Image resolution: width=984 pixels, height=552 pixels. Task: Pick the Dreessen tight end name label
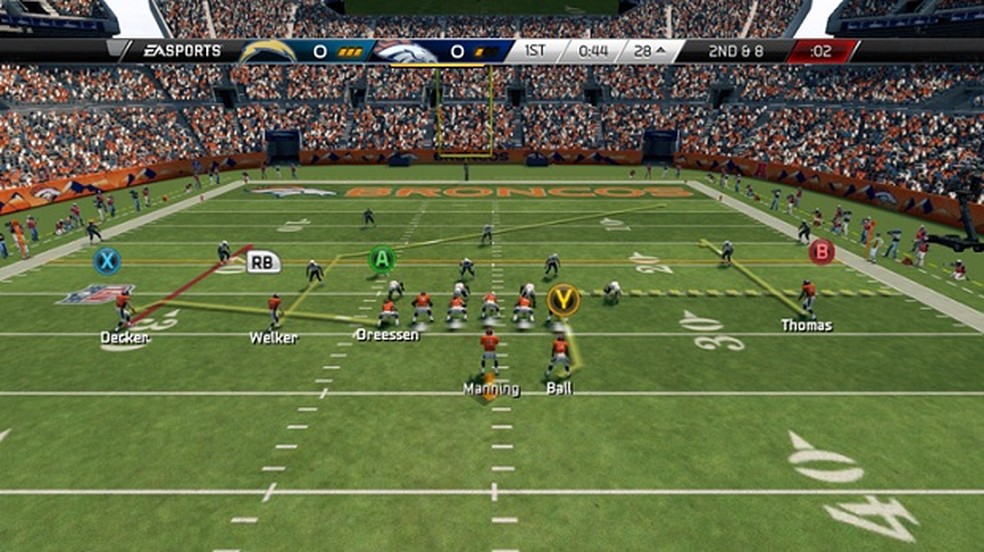point(387,335)
